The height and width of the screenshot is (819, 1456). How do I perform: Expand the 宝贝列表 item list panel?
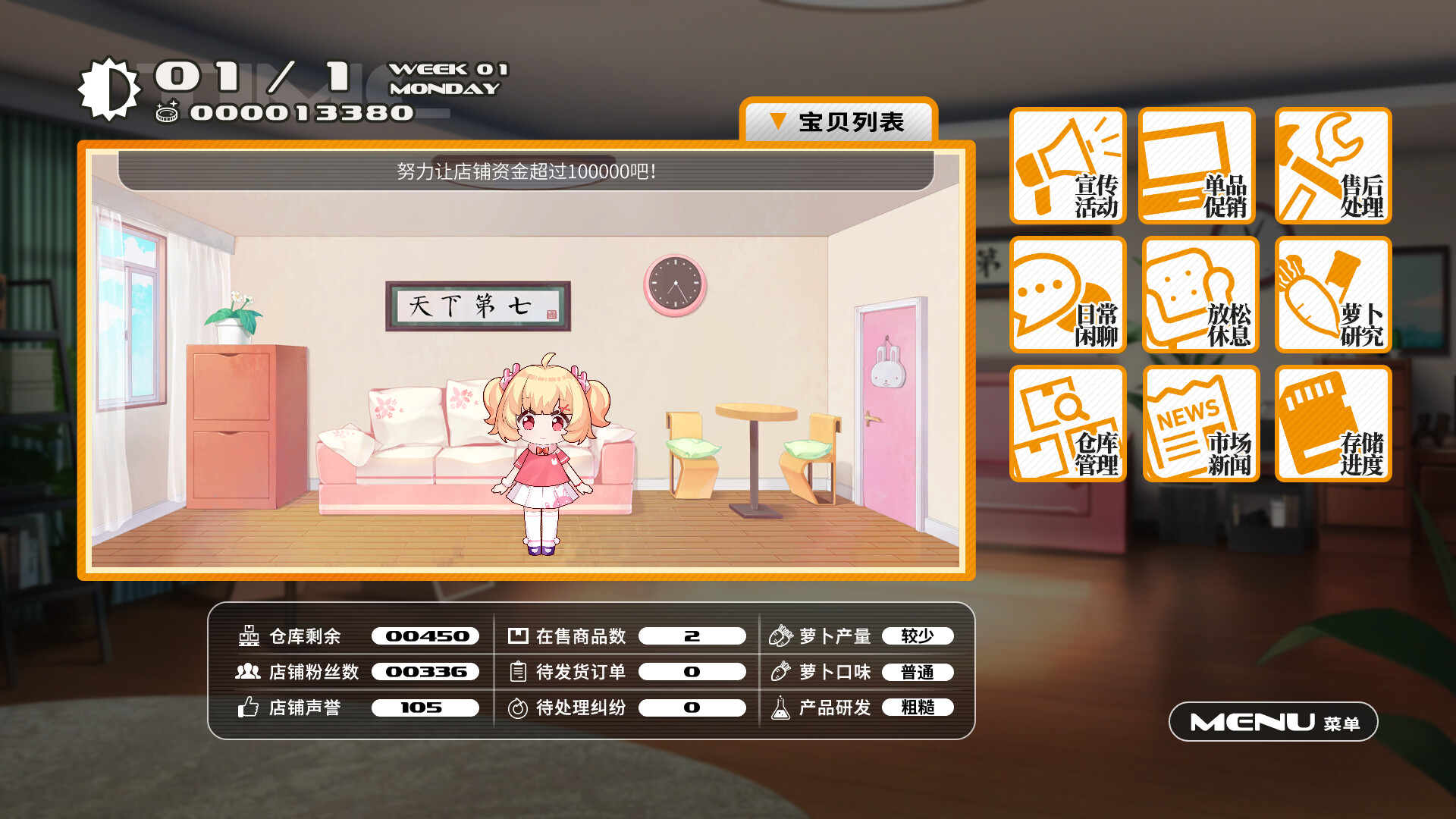[840, 121]
